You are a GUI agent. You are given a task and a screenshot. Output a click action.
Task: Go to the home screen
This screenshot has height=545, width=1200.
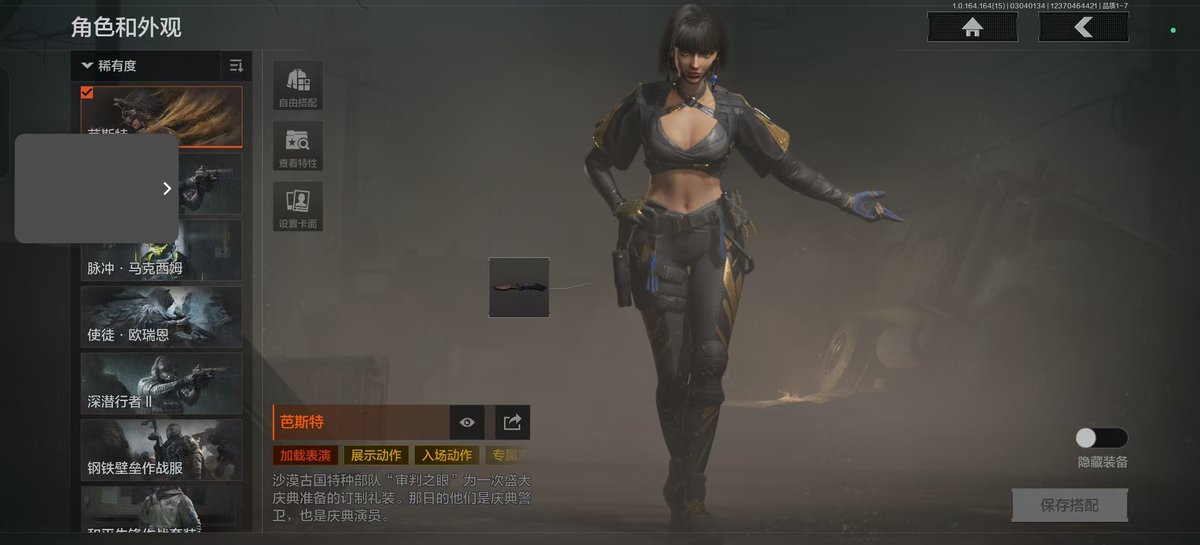point(972,28)
